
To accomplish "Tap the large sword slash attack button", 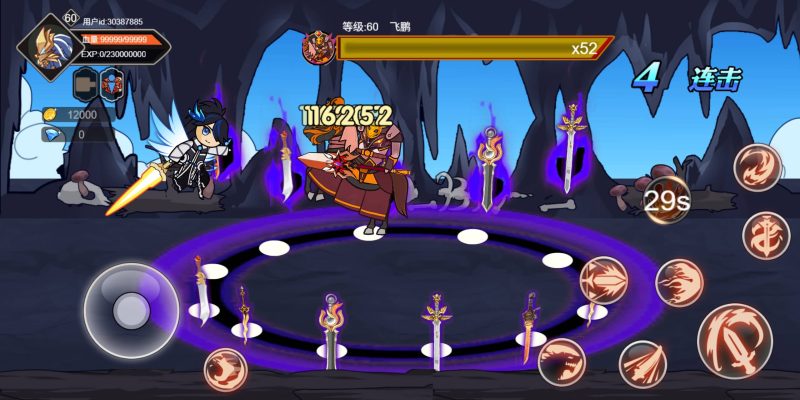I will pos(735,341).
